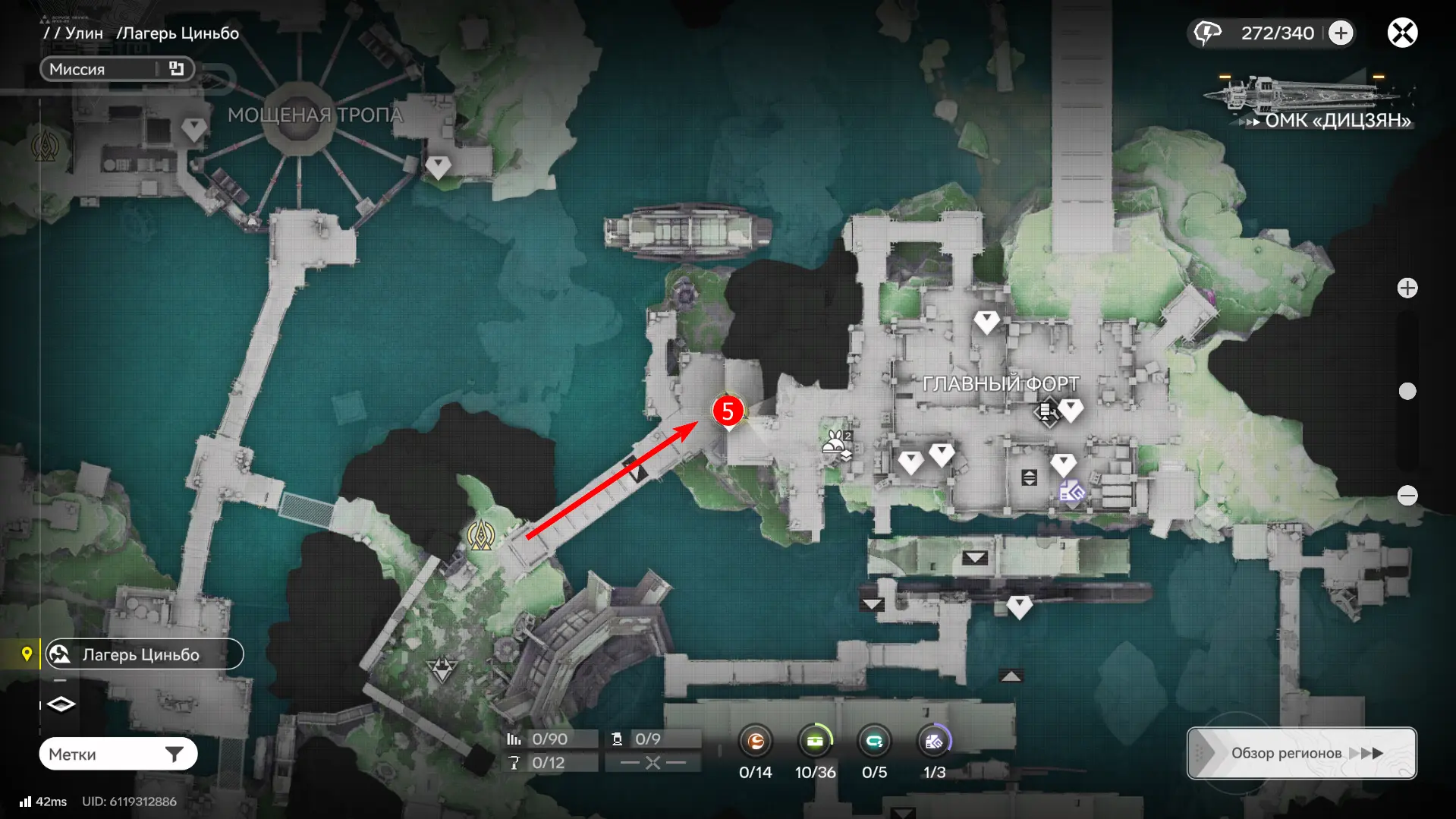
Task: Show the 1/3 purple collectible tracker
Action: 934,742
